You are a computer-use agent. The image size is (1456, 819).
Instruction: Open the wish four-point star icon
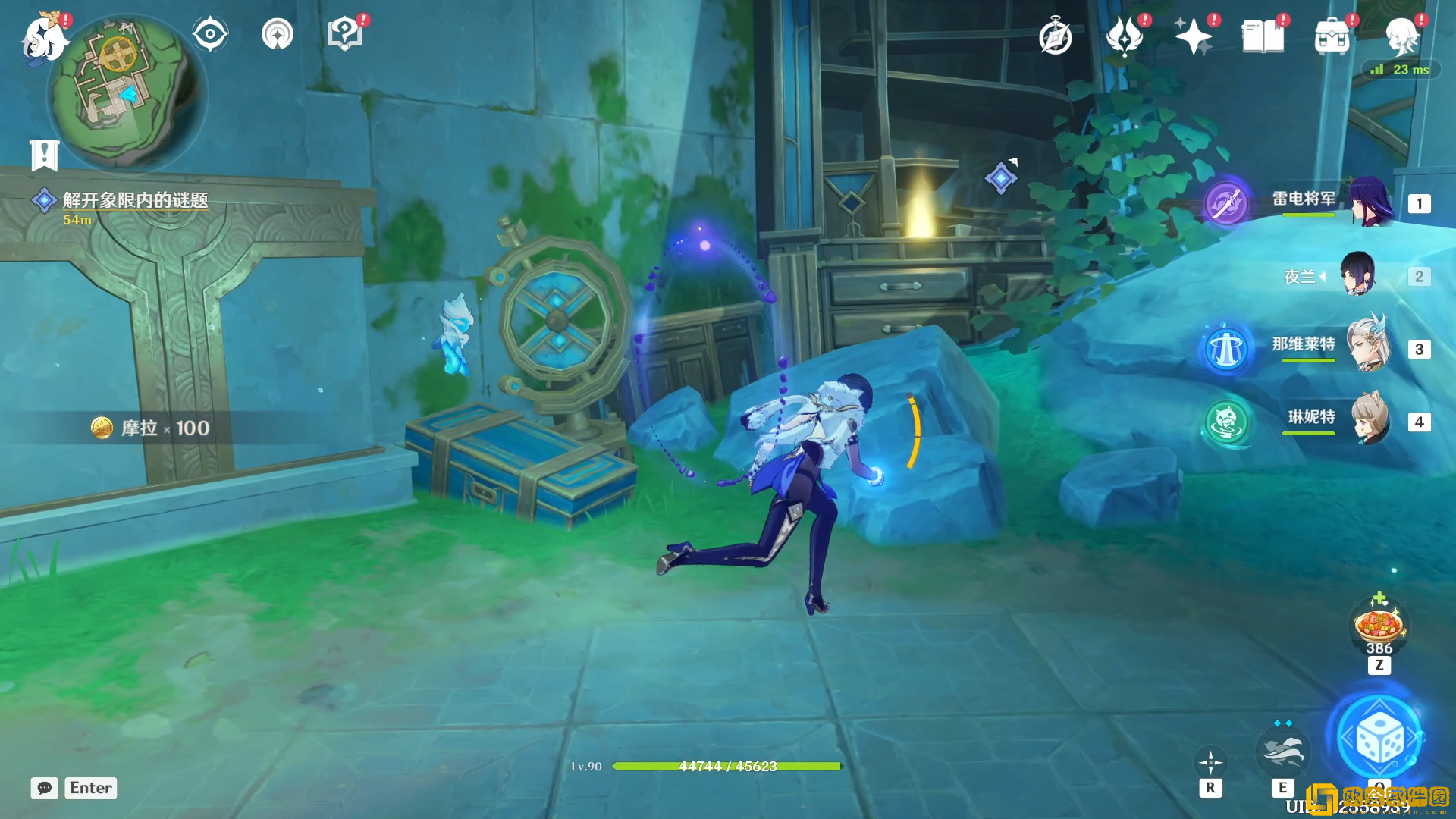1193,36
